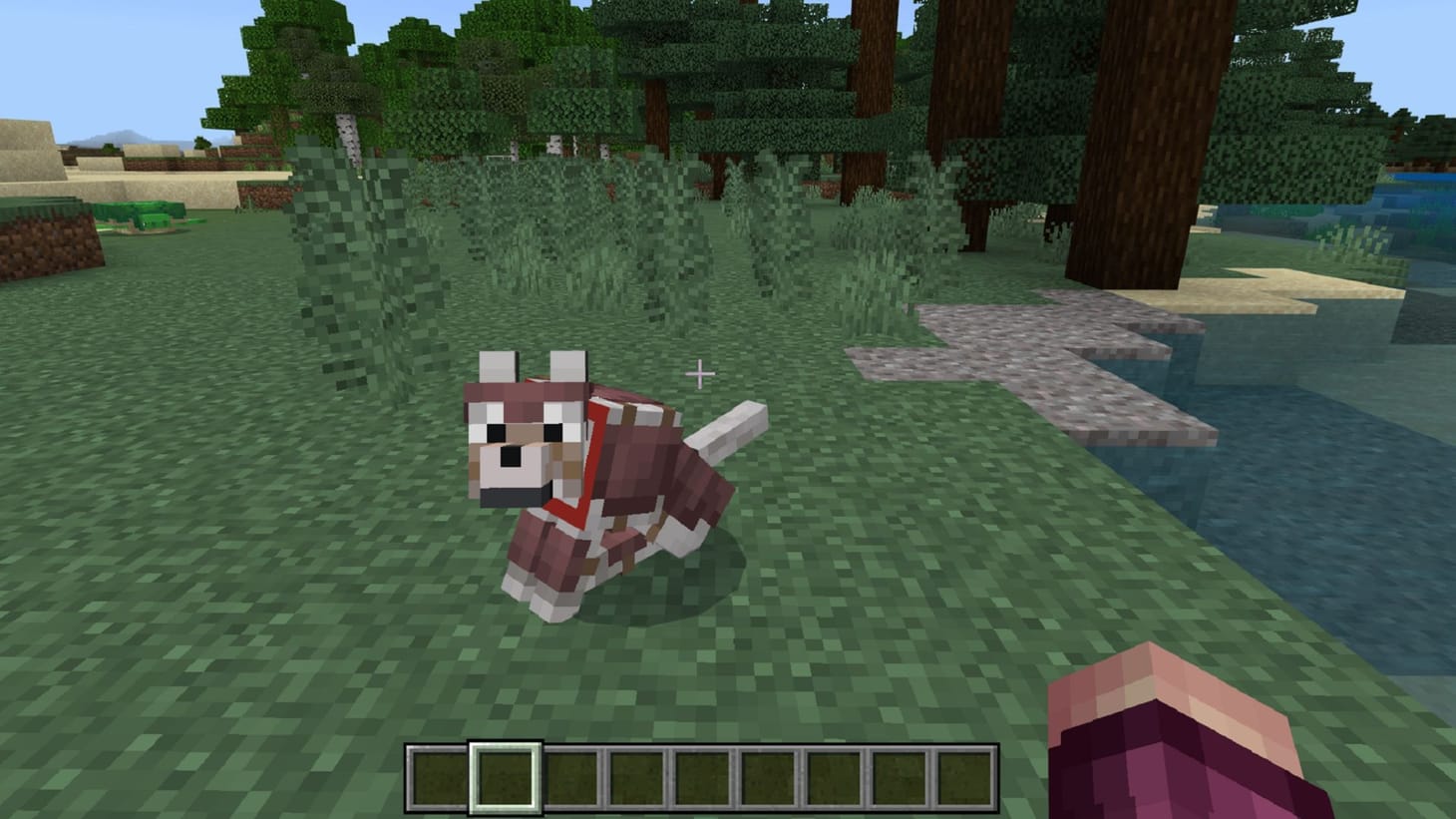The image size is (1456, 819).
Task: Select the currently highlighted second hotbar slot
Action: coord(505,776)
